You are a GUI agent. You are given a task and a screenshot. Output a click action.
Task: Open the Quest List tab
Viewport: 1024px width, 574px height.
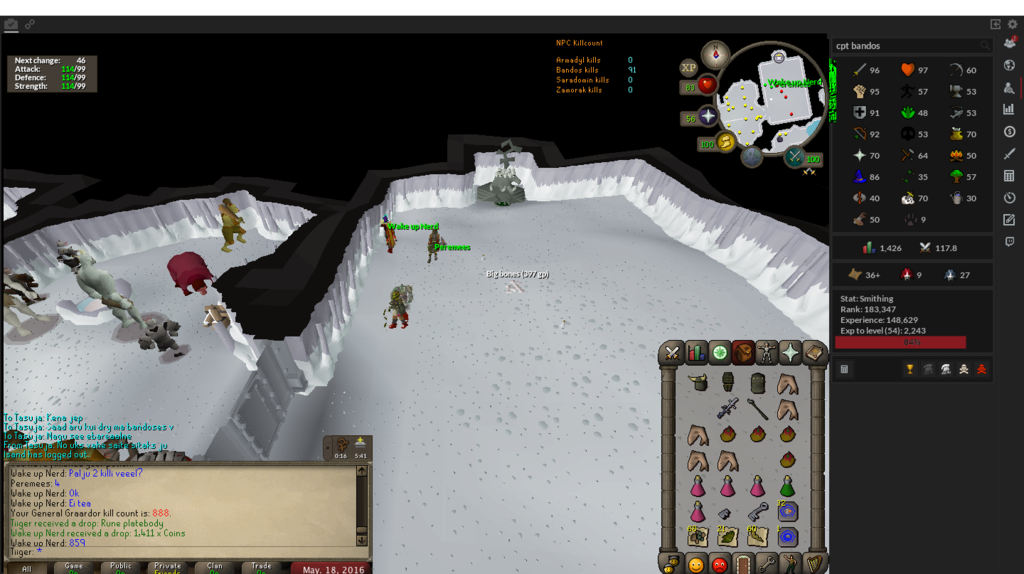719,353
